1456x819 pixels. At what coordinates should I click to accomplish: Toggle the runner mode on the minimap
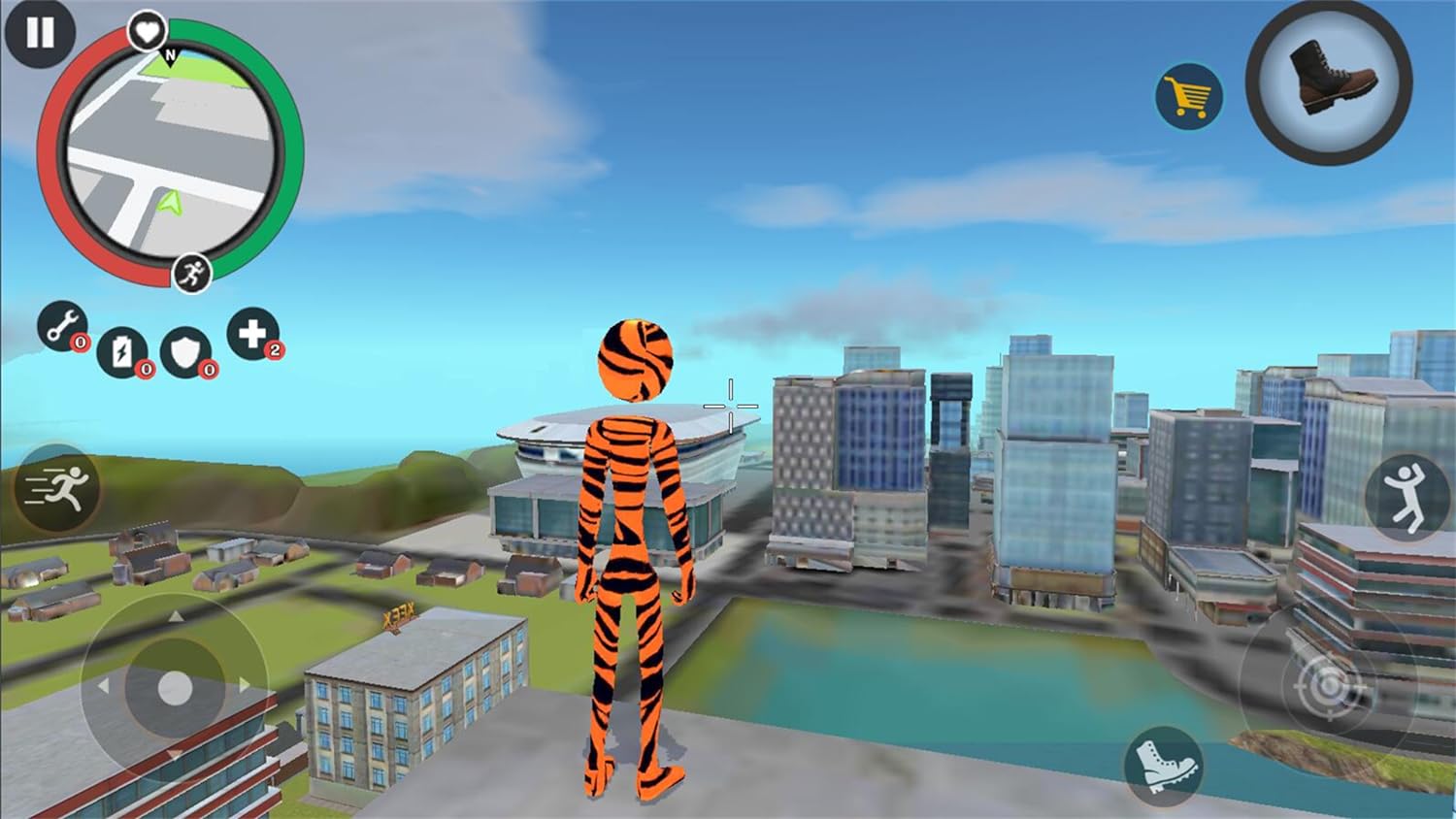(x=190, y=272)
